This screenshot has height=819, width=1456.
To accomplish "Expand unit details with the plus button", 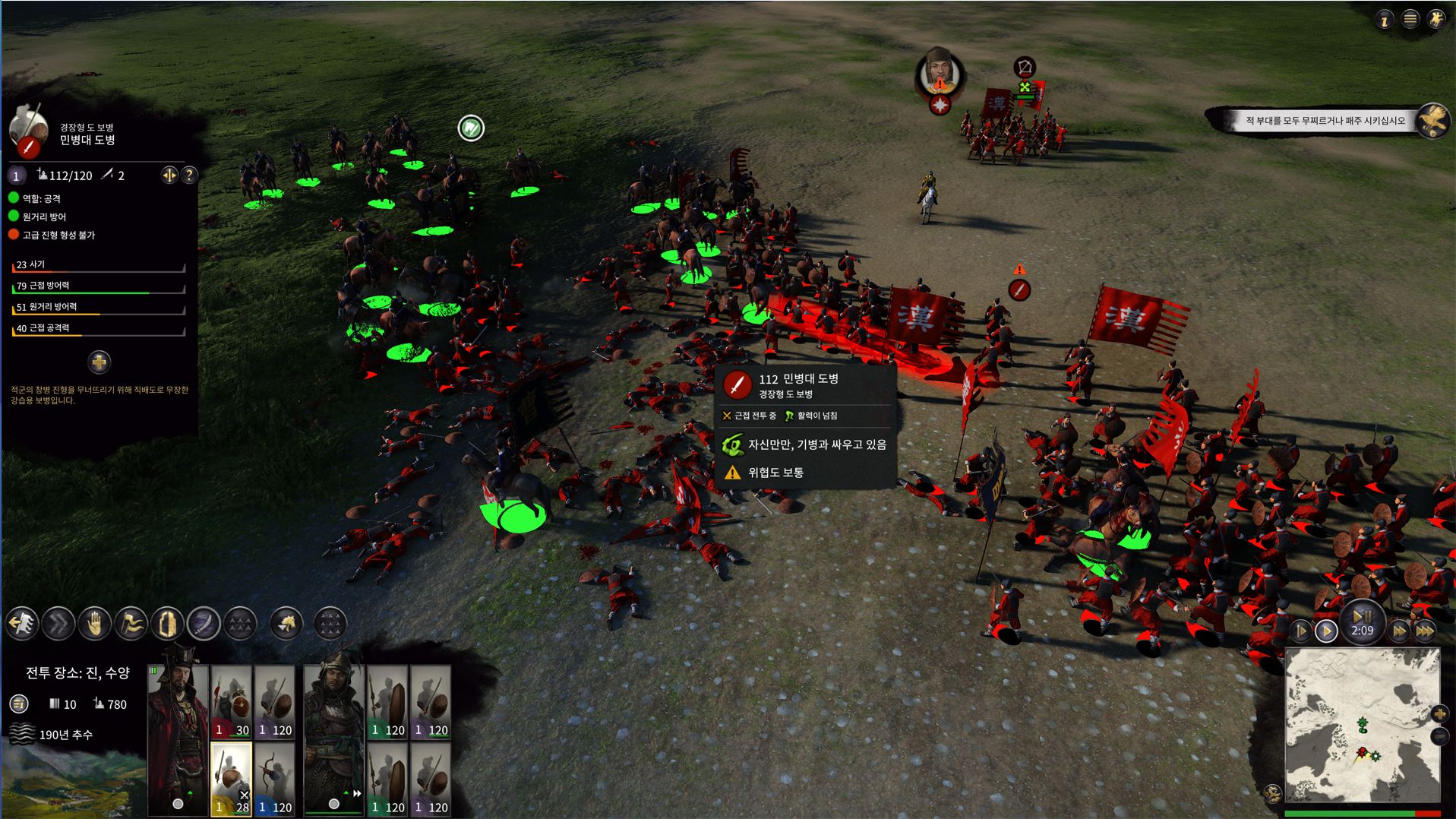I will click(x=99, y=362).
